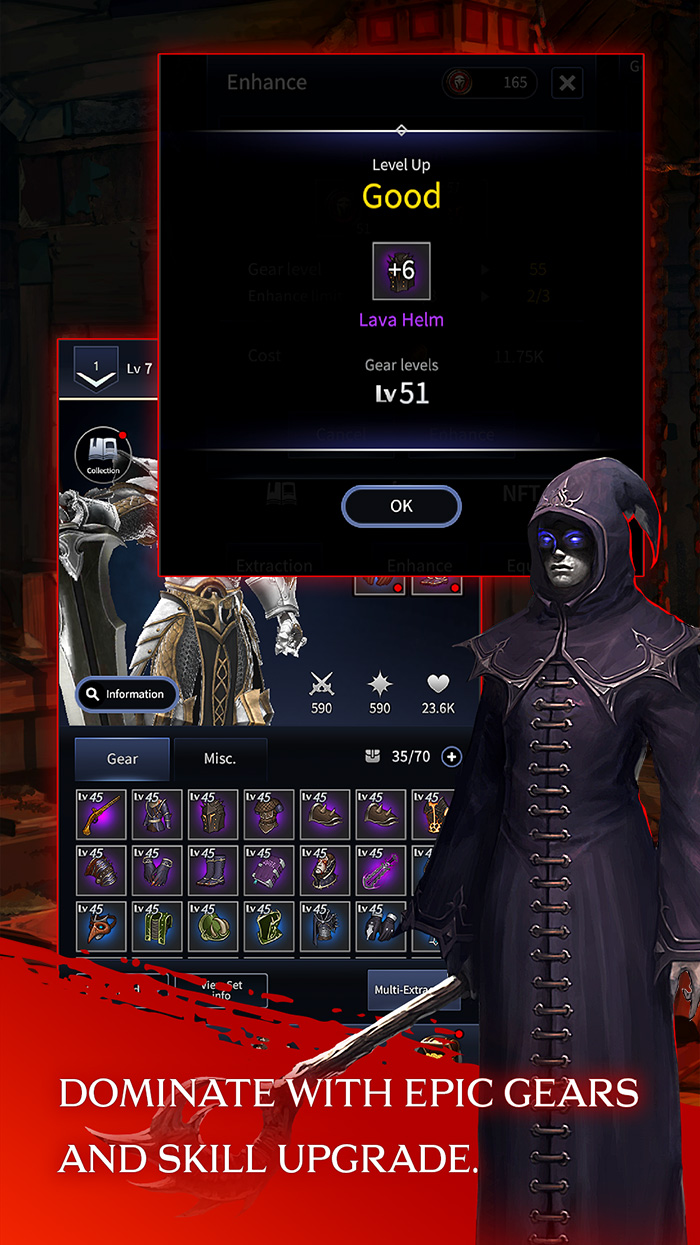Switch to the Gear tab
Screen dimensions: 700x1245
point(122,759)
